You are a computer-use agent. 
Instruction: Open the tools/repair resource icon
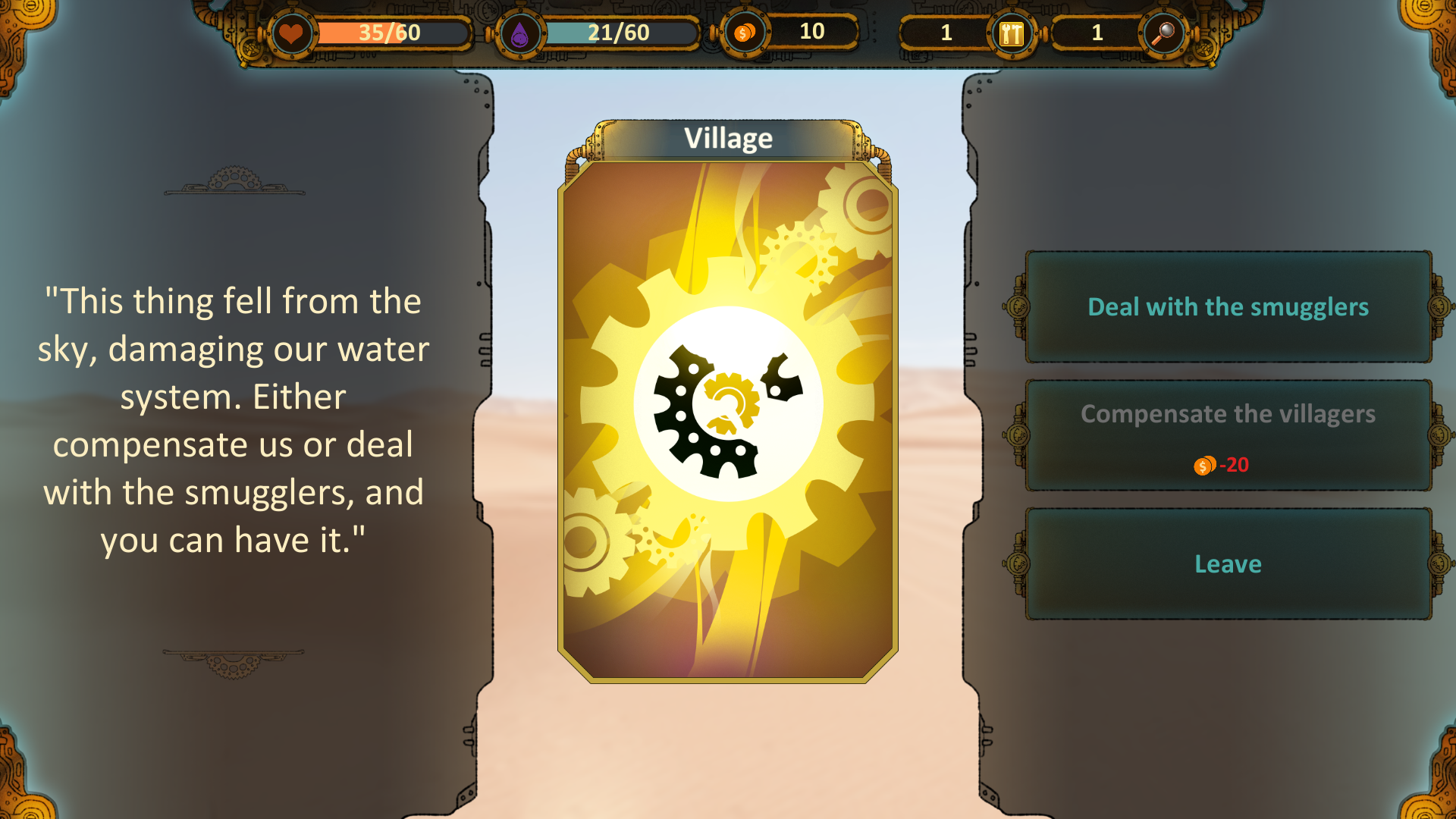point(1012,33)
